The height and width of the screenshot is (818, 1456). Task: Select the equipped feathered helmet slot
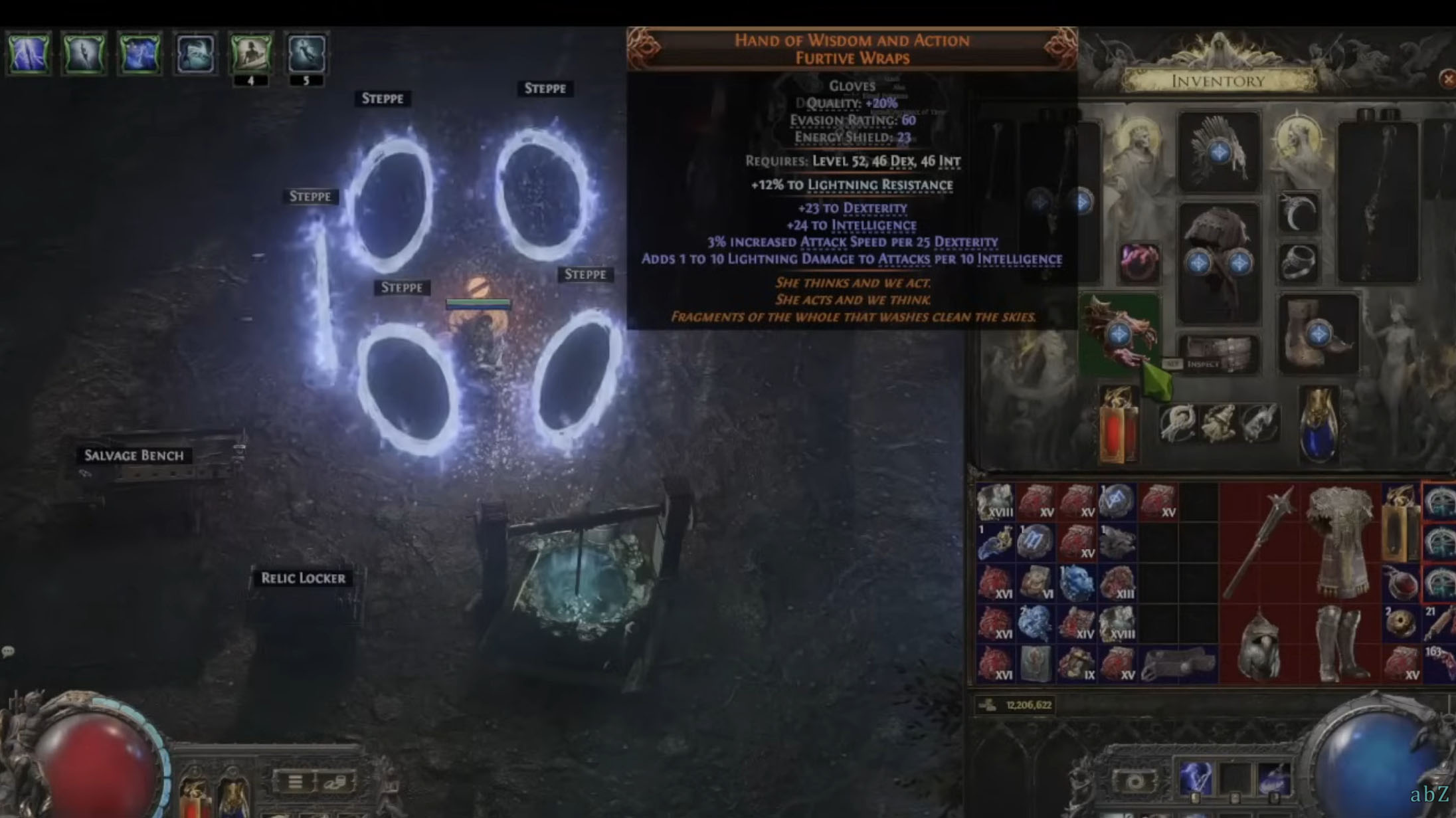pyautogui.click(x=1218, y=152)
